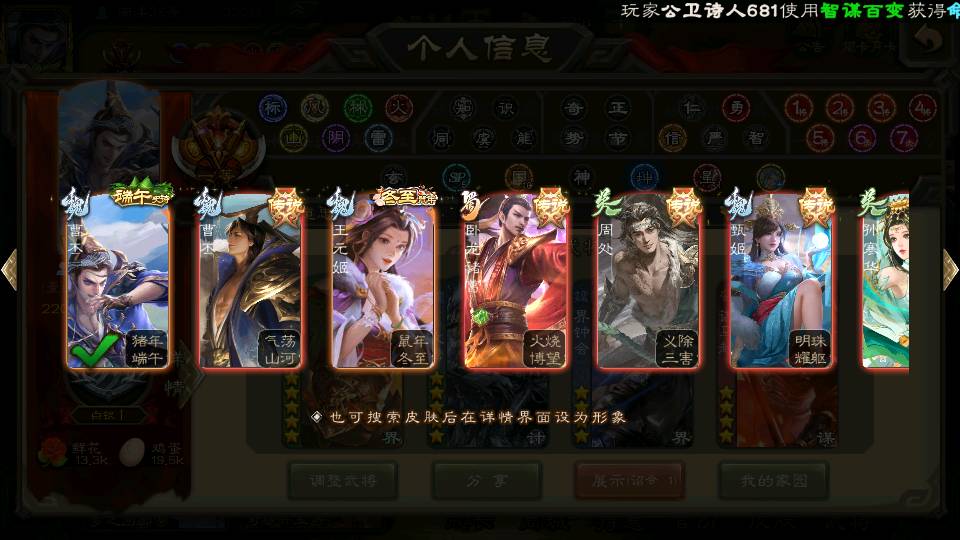Show previous skins with the left arrow
The width and height of the screenshot is (960, 540).
coord(10,269)
